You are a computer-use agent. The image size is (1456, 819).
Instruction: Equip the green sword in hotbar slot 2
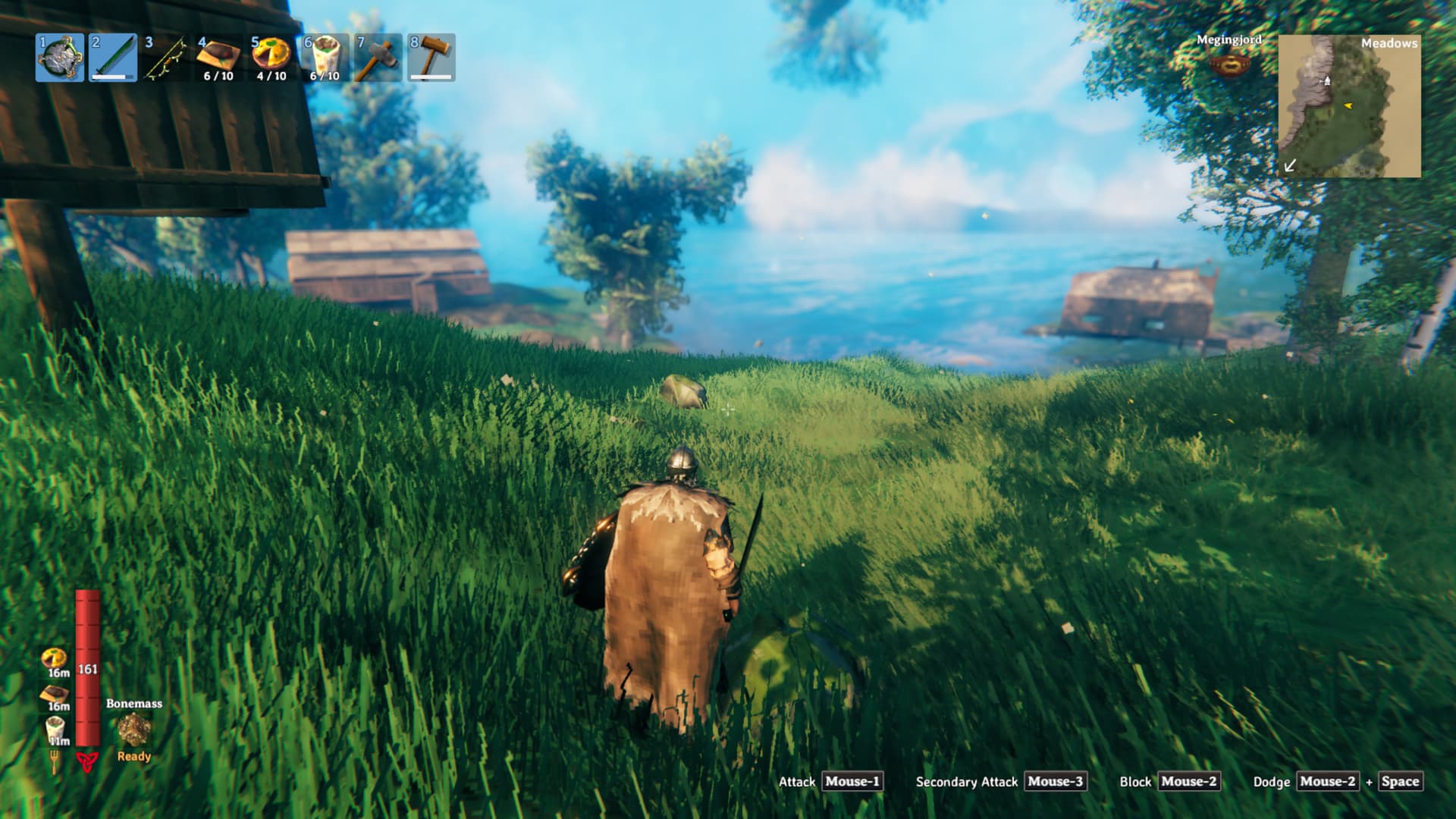coord(113,58)
